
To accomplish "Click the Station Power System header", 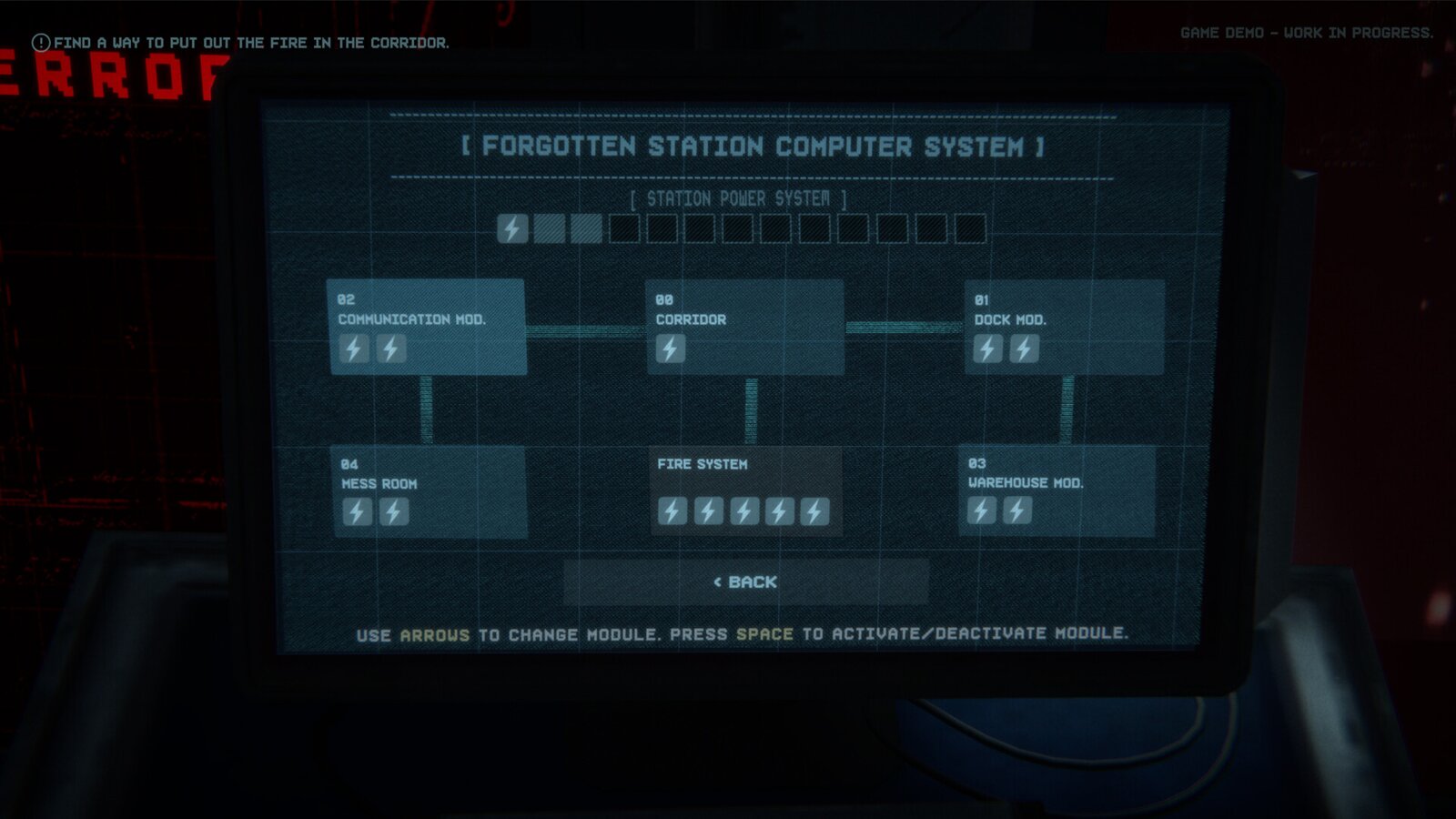I will (x=739, y=197).
